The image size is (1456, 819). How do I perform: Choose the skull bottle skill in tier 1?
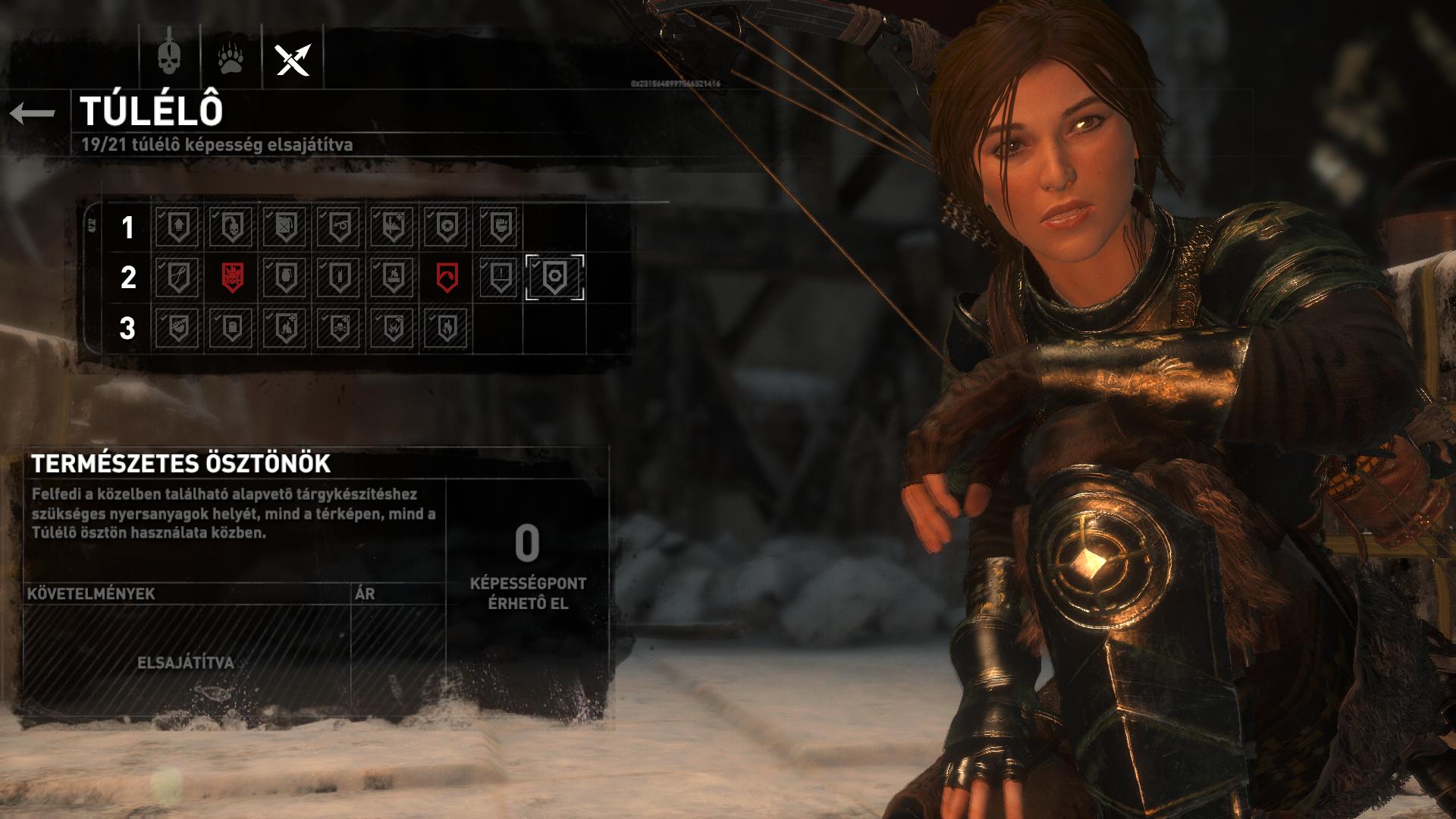pyautogui.click(x=231, y=227)
